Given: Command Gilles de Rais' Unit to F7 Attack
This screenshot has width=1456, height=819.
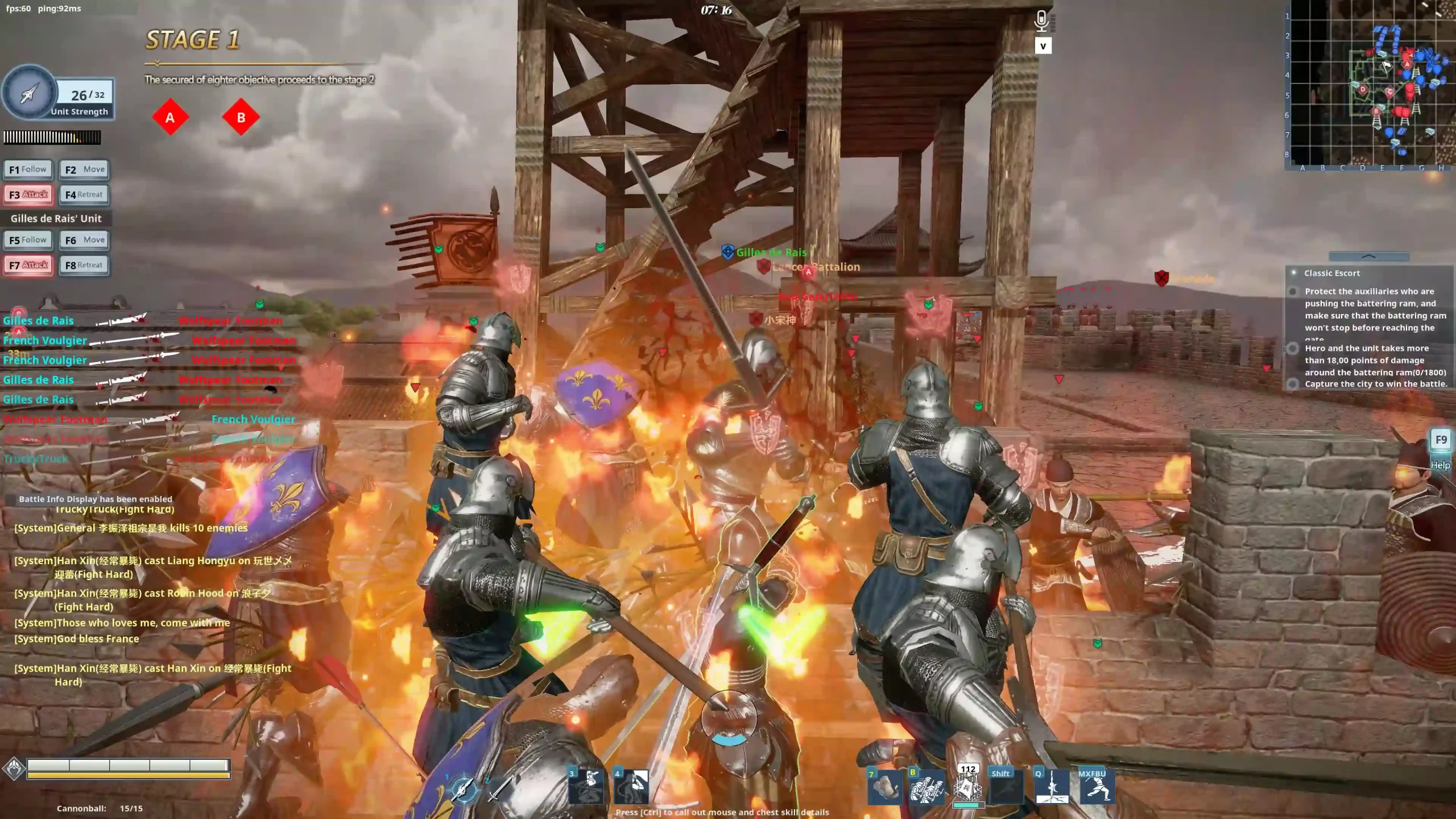Looking at the screenshot, I should 28,265.
